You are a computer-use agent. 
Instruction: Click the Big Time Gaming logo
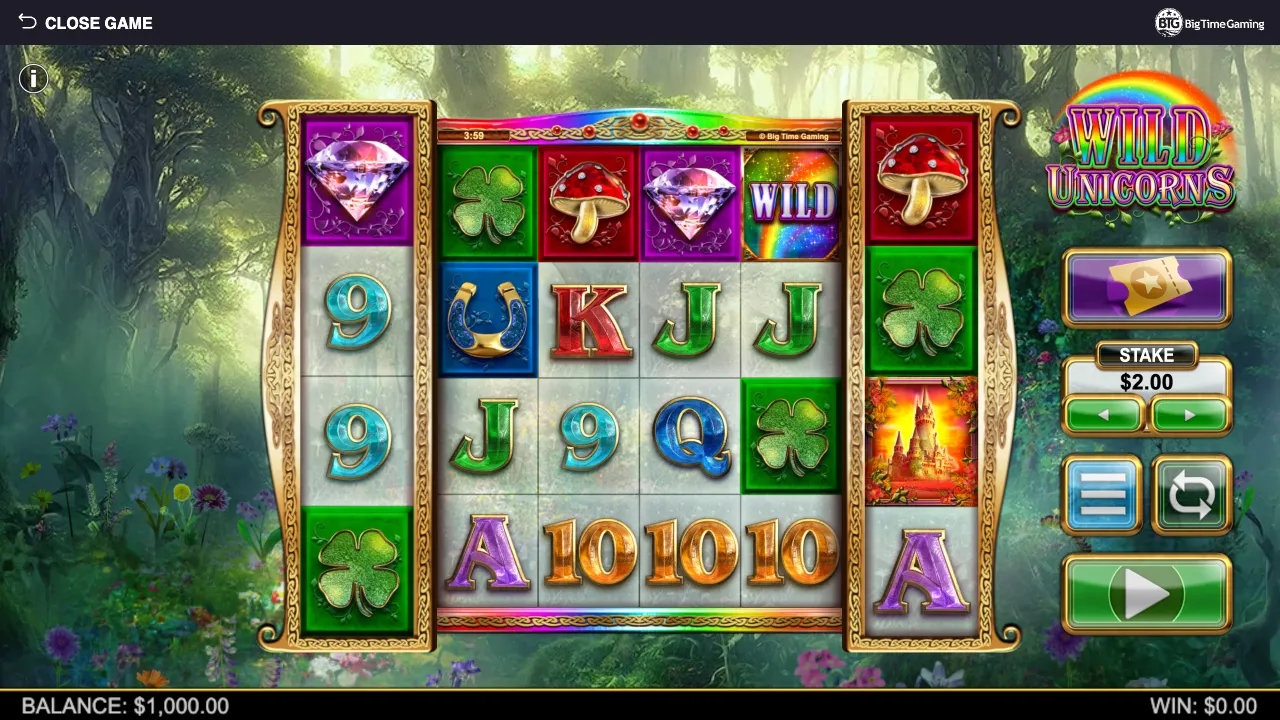click(1209, 23)
